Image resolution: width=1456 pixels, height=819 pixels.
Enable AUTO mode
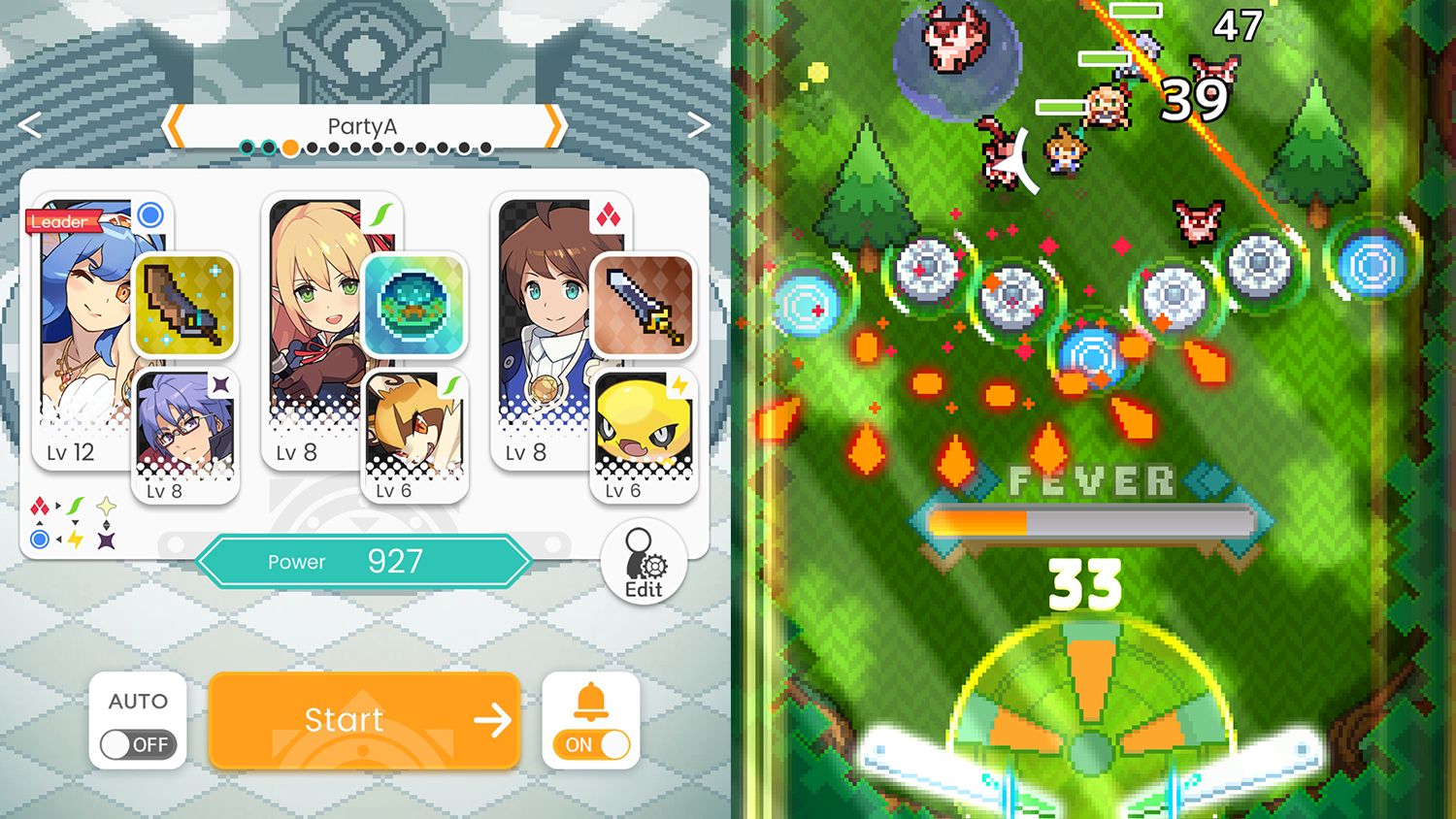(138, 743)
